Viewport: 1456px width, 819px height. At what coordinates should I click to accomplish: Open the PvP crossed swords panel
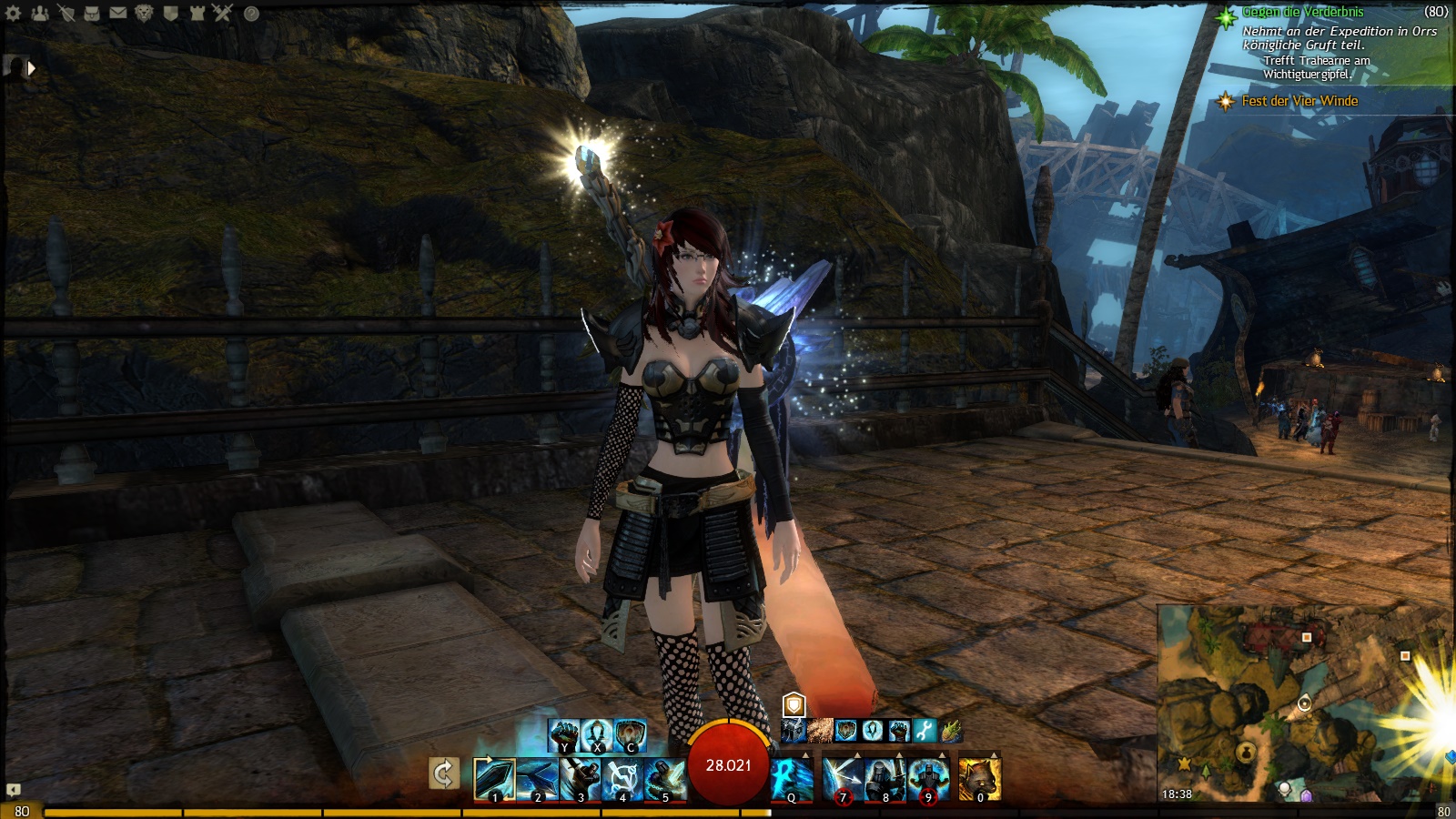tap(223, 13)
